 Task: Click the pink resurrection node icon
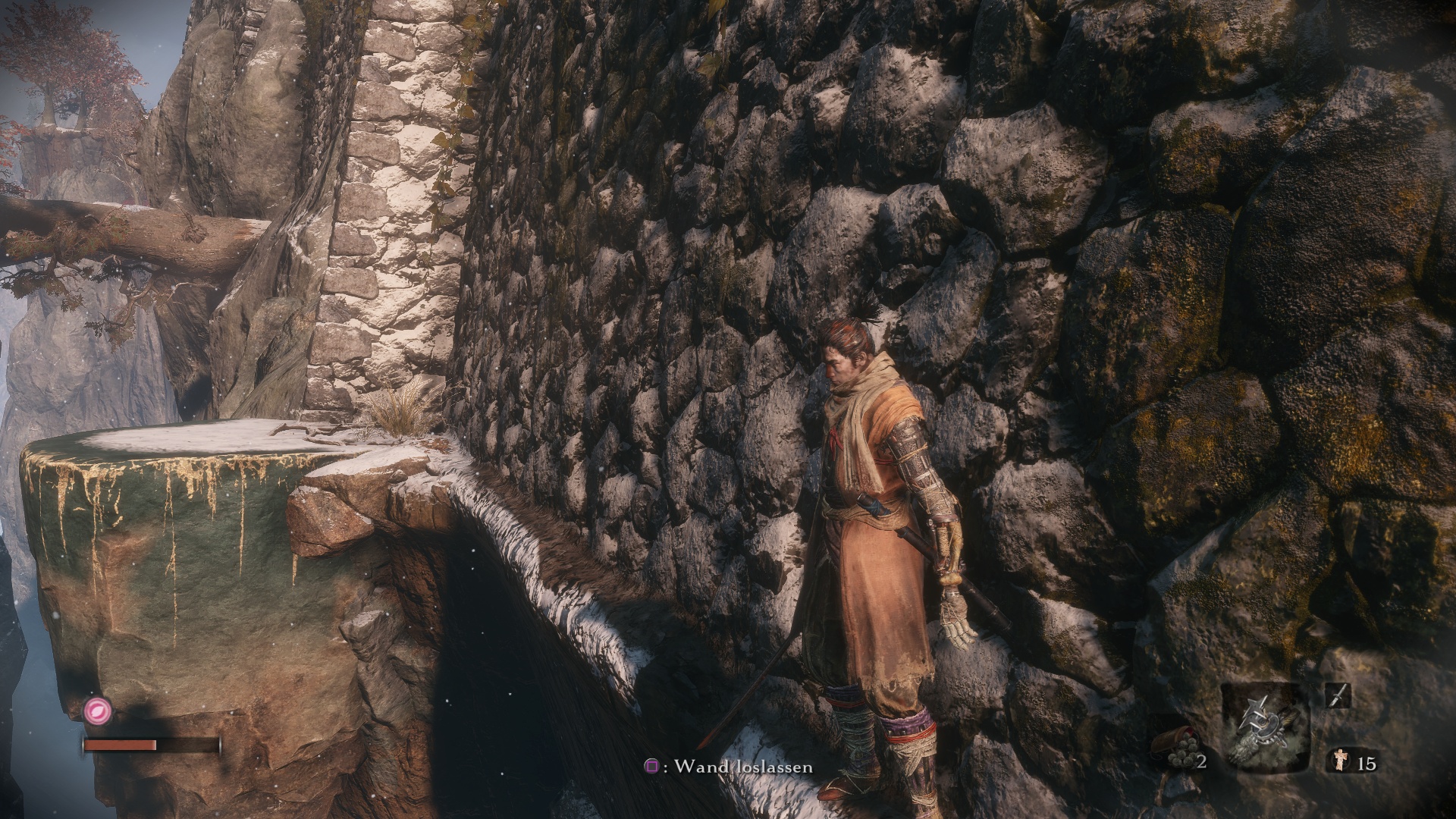(98, 711)
